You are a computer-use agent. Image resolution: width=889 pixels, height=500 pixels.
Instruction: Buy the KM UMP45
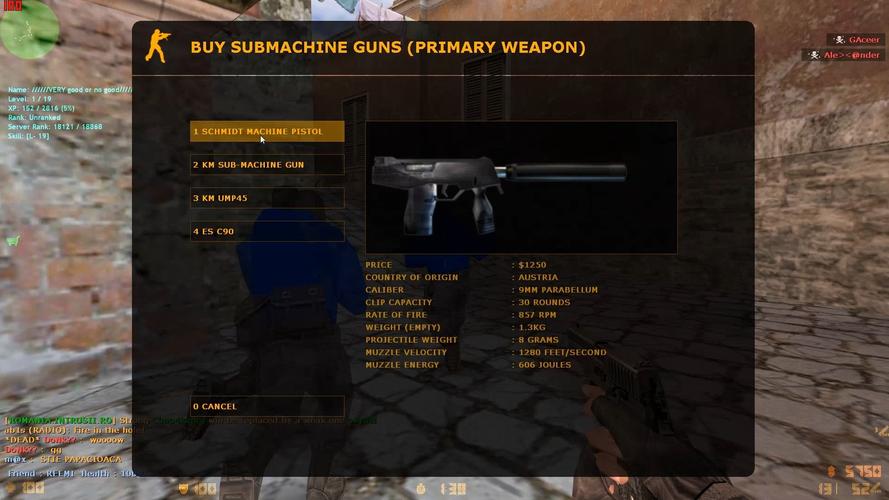267,198
